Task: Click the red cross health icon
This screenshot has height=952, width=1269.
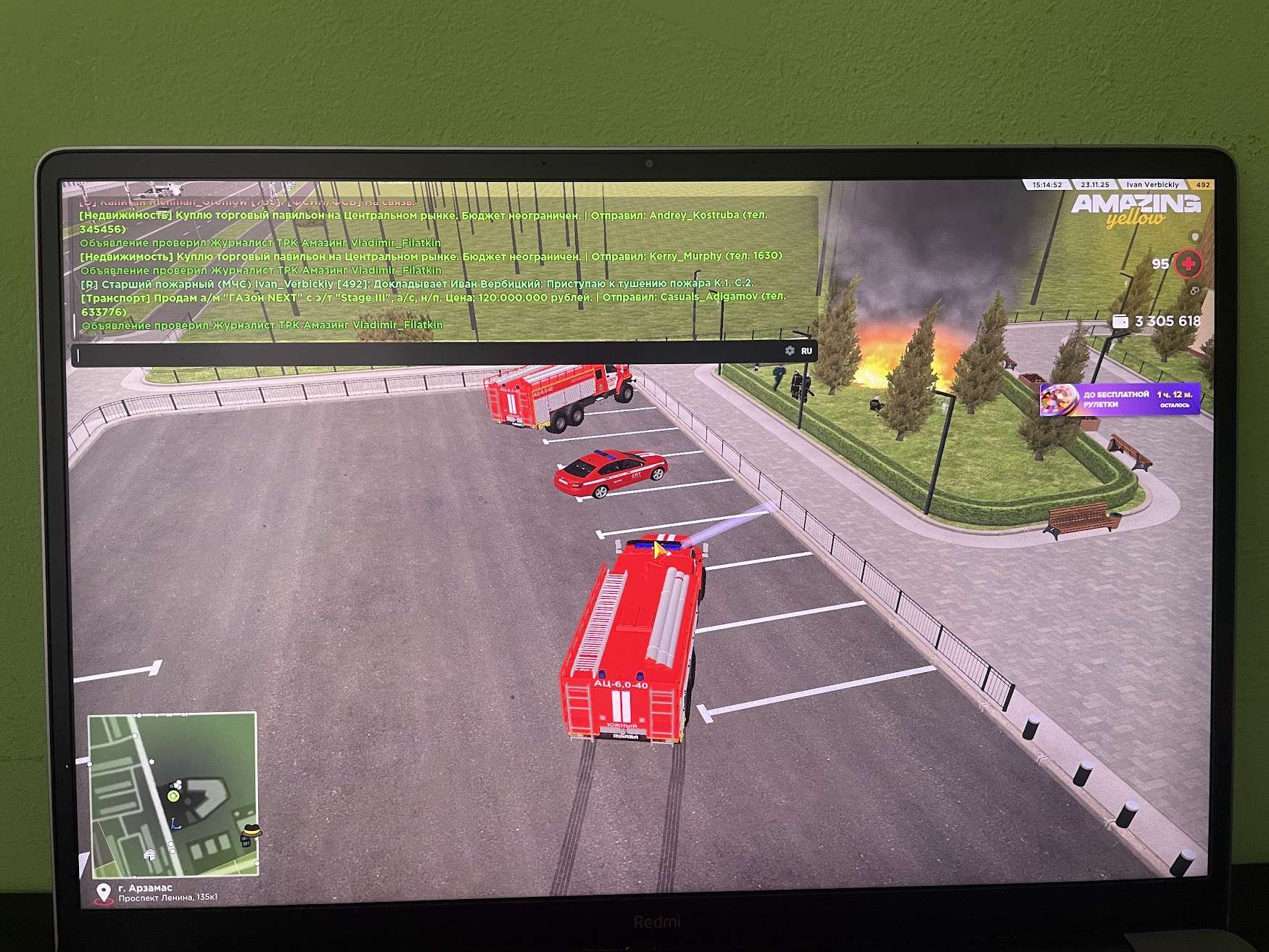Action: [x=1189, y=264]
